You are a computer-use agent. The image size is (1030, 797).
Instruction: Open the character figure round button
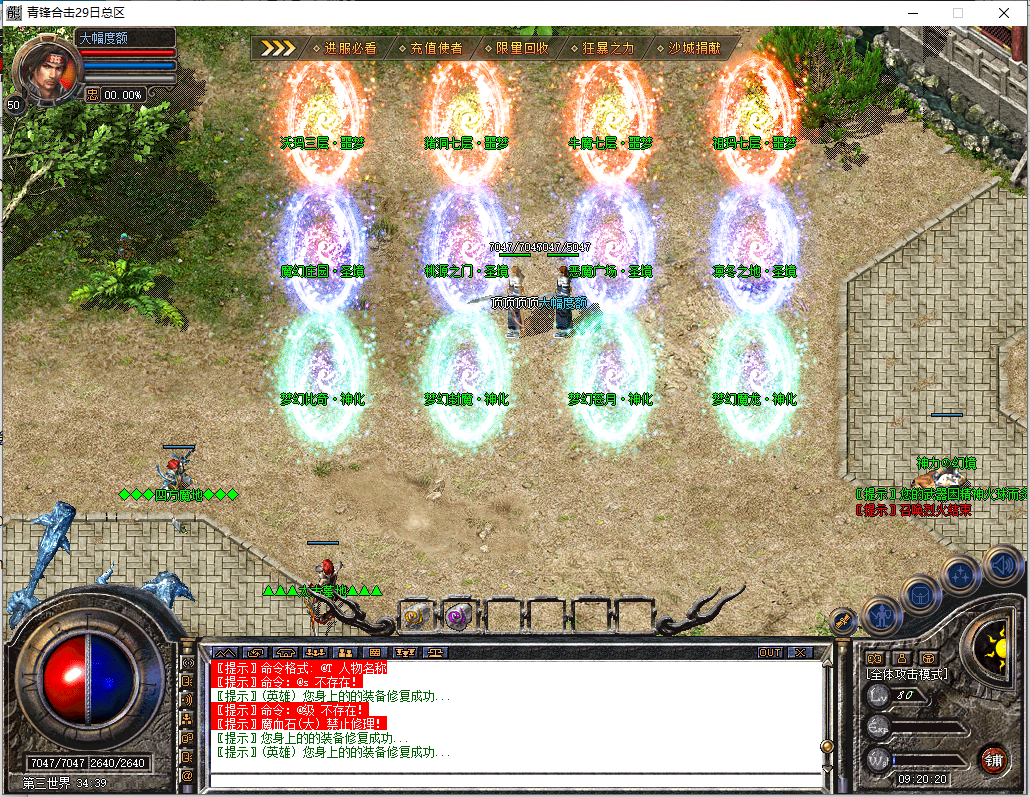point(882,615)
